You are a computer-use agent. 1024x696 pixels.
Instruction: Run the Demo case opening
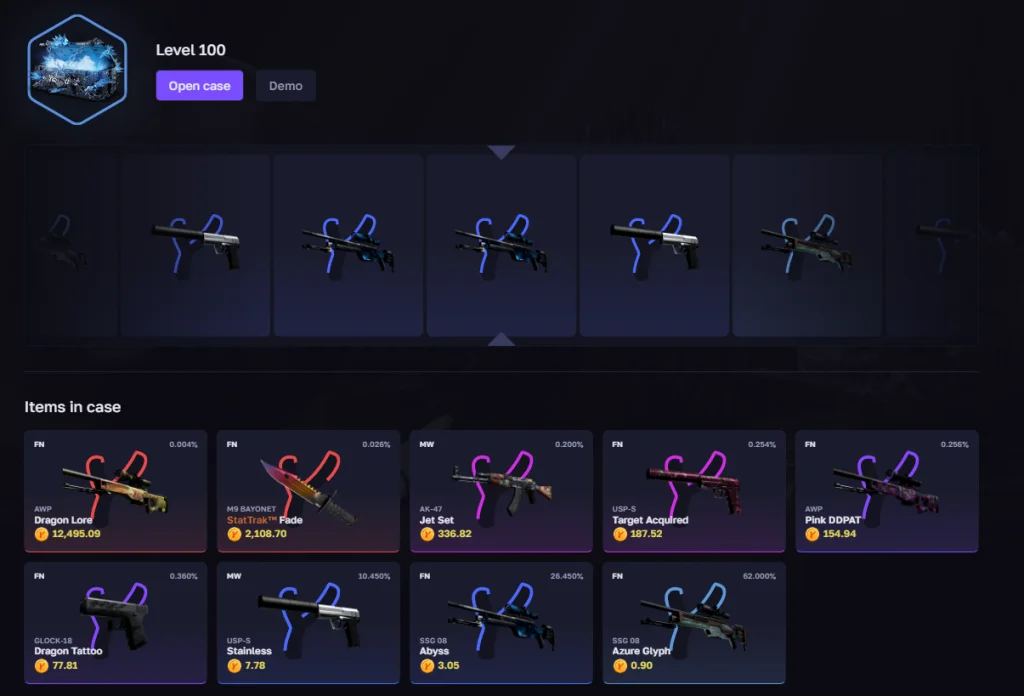pyautogui.click(x=285, y=86)
